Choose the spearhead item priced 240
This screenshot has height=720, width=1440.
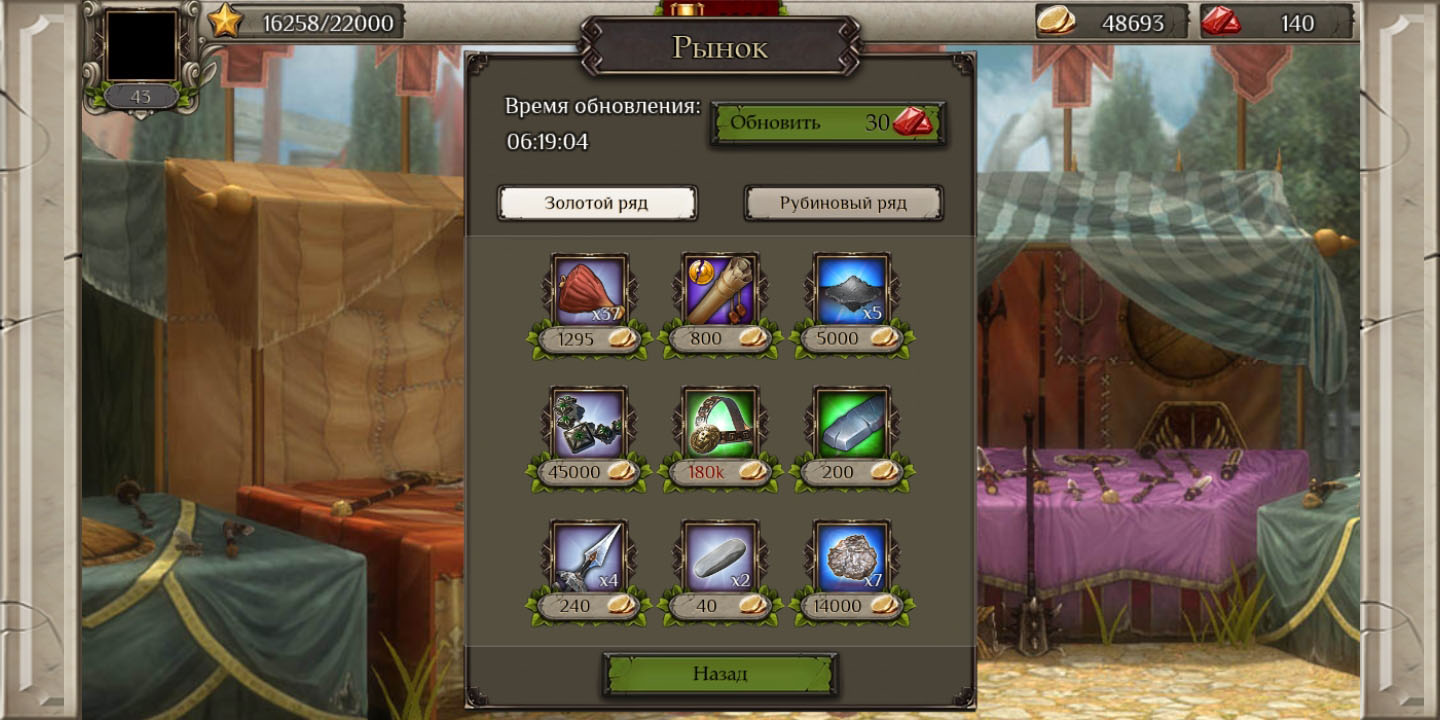(590, 557)
